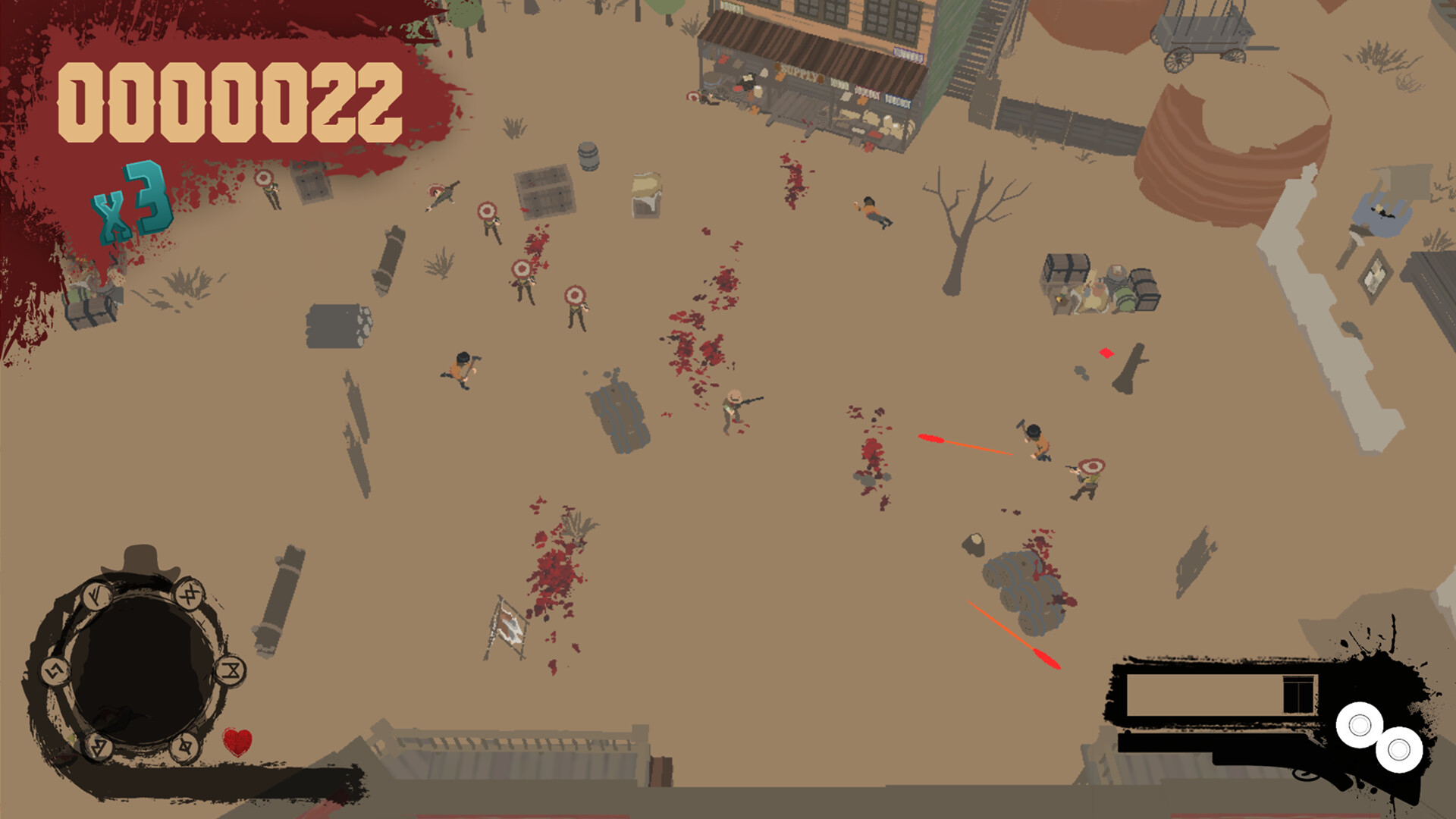Select the bottom-left rune icon on the wheel
This screenshot has height=819, width=1456.
99,747
